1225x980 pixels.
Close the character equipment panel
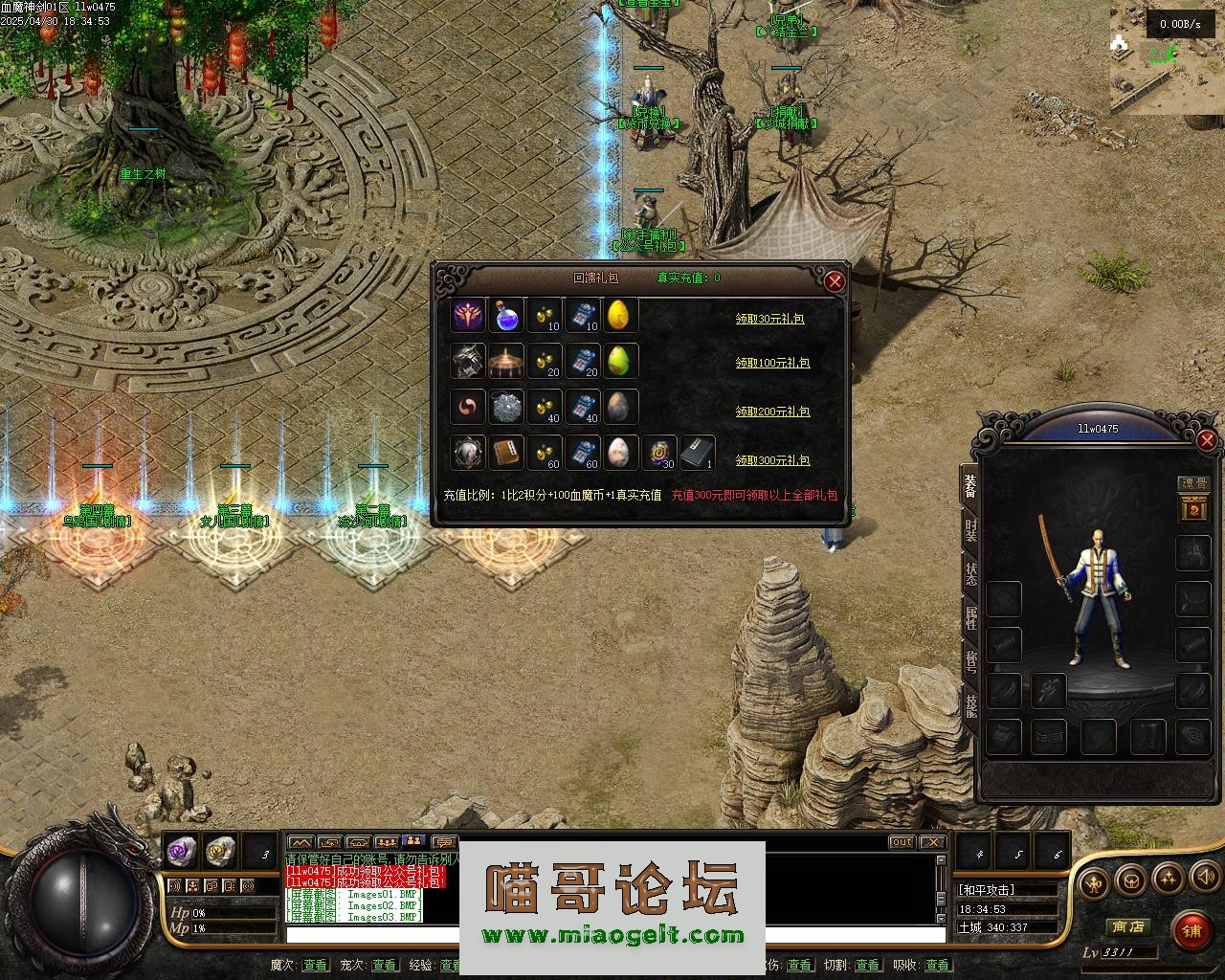[1207, 440]
